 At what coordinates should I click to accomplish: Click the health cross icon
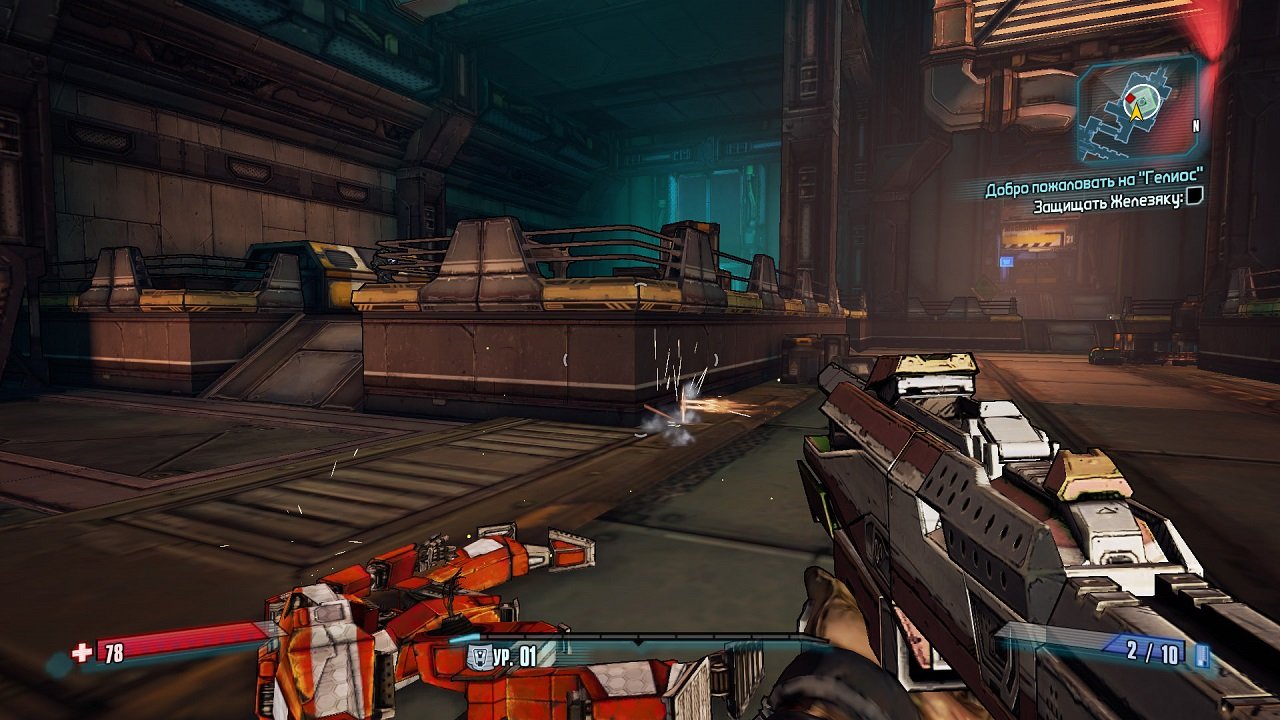pyautogui.click(x=81, y=653)
